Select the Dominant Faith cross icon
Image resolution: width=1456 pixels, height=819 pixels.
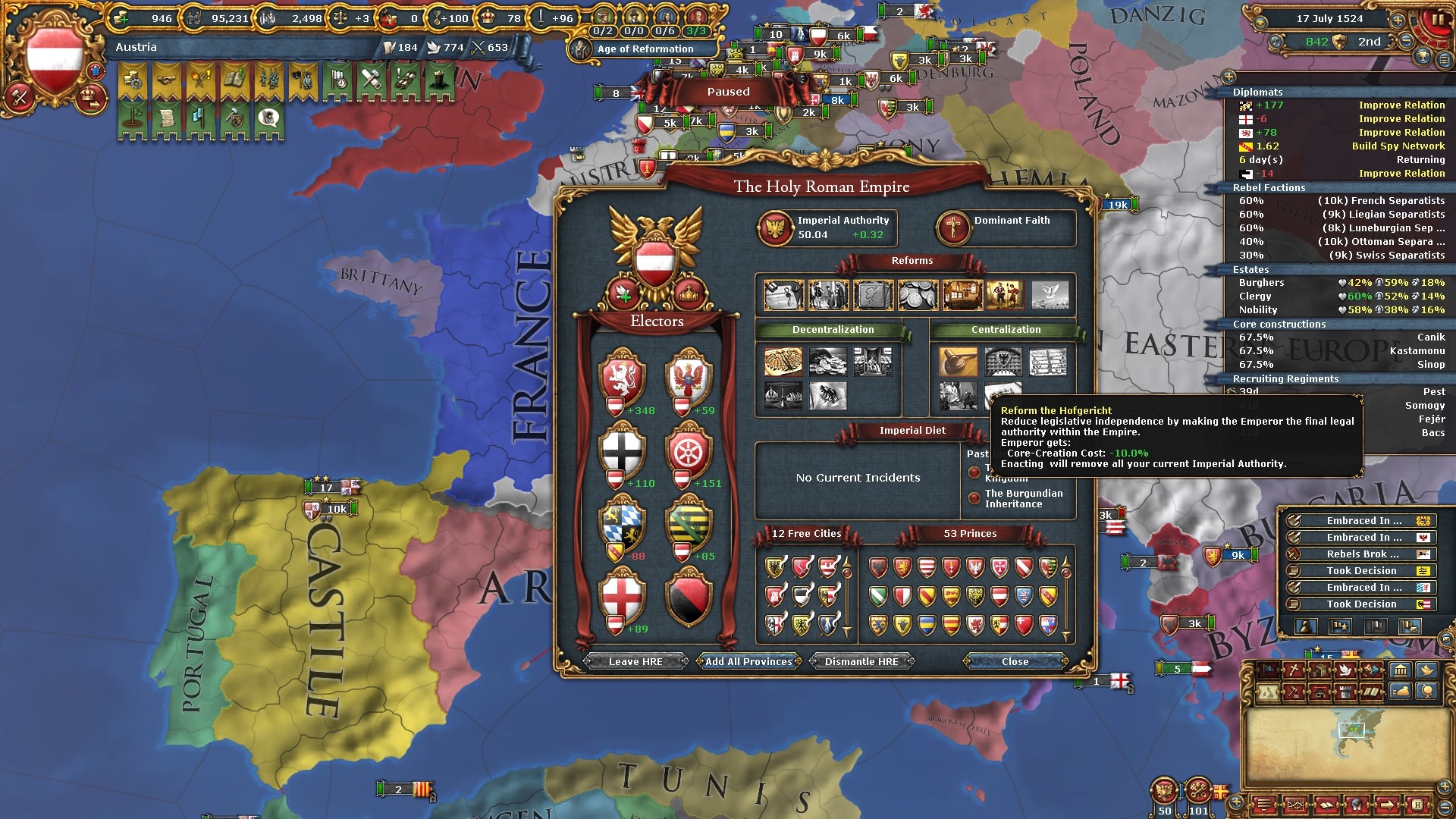click(953, 227)
